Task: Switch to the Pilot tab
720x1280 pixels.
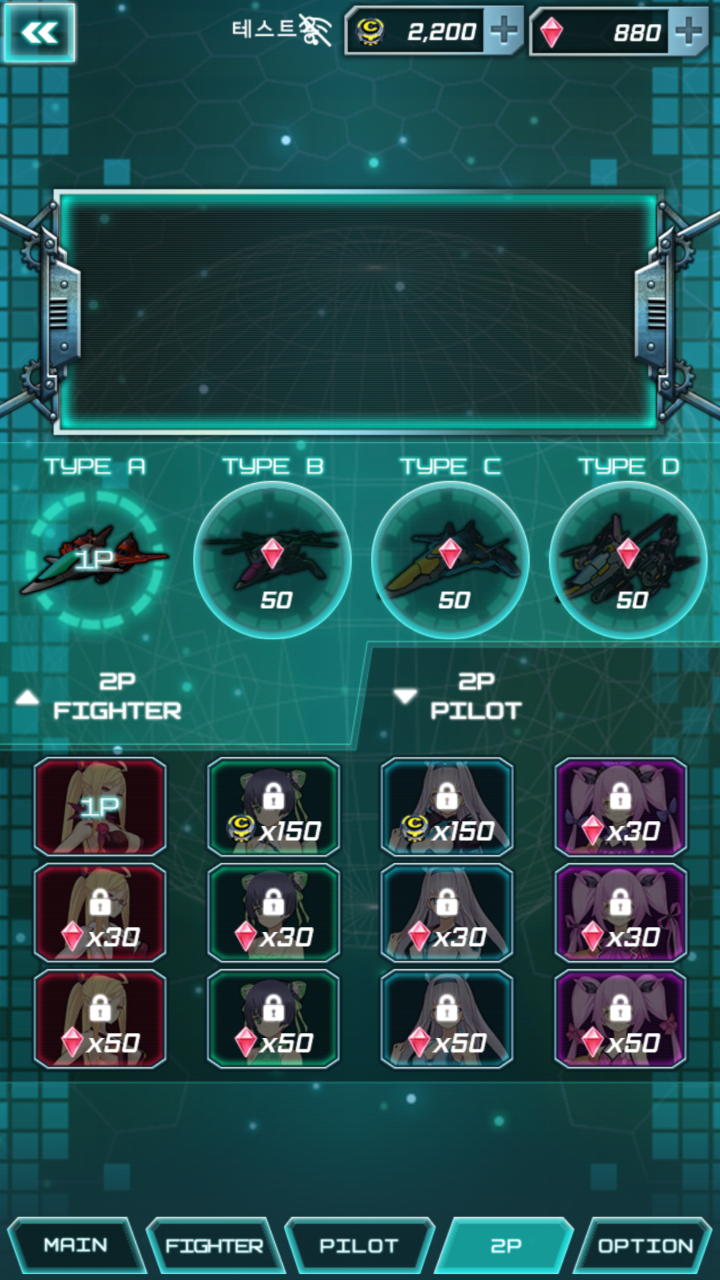Action: point(358,1246)
